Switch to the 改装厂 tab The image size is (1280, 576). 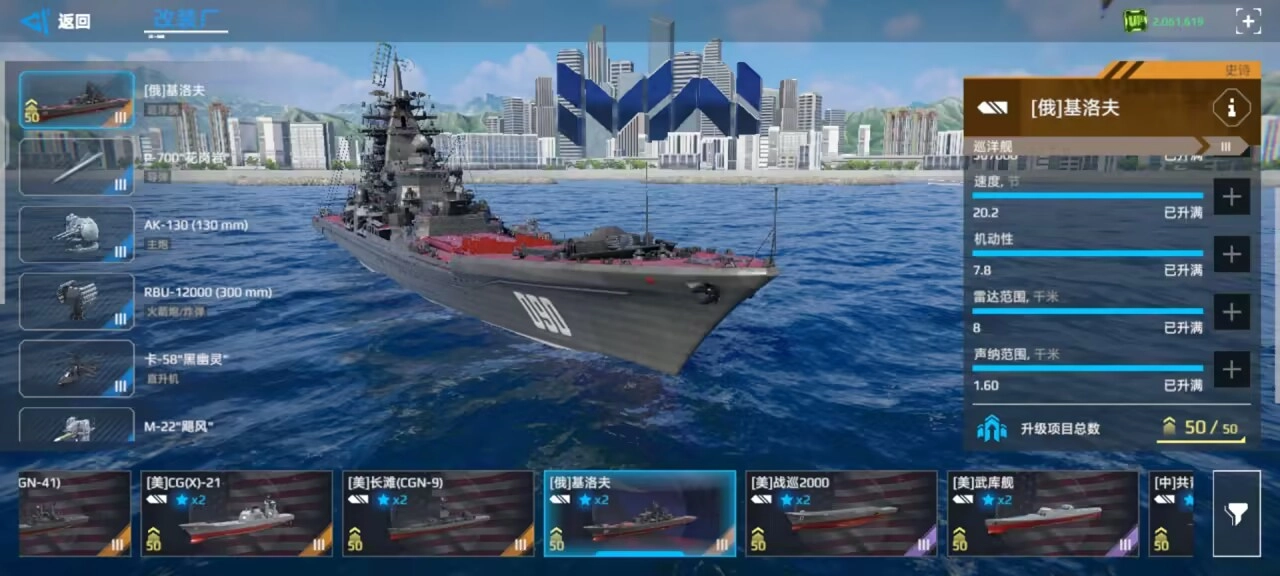[x=189, y=20]
